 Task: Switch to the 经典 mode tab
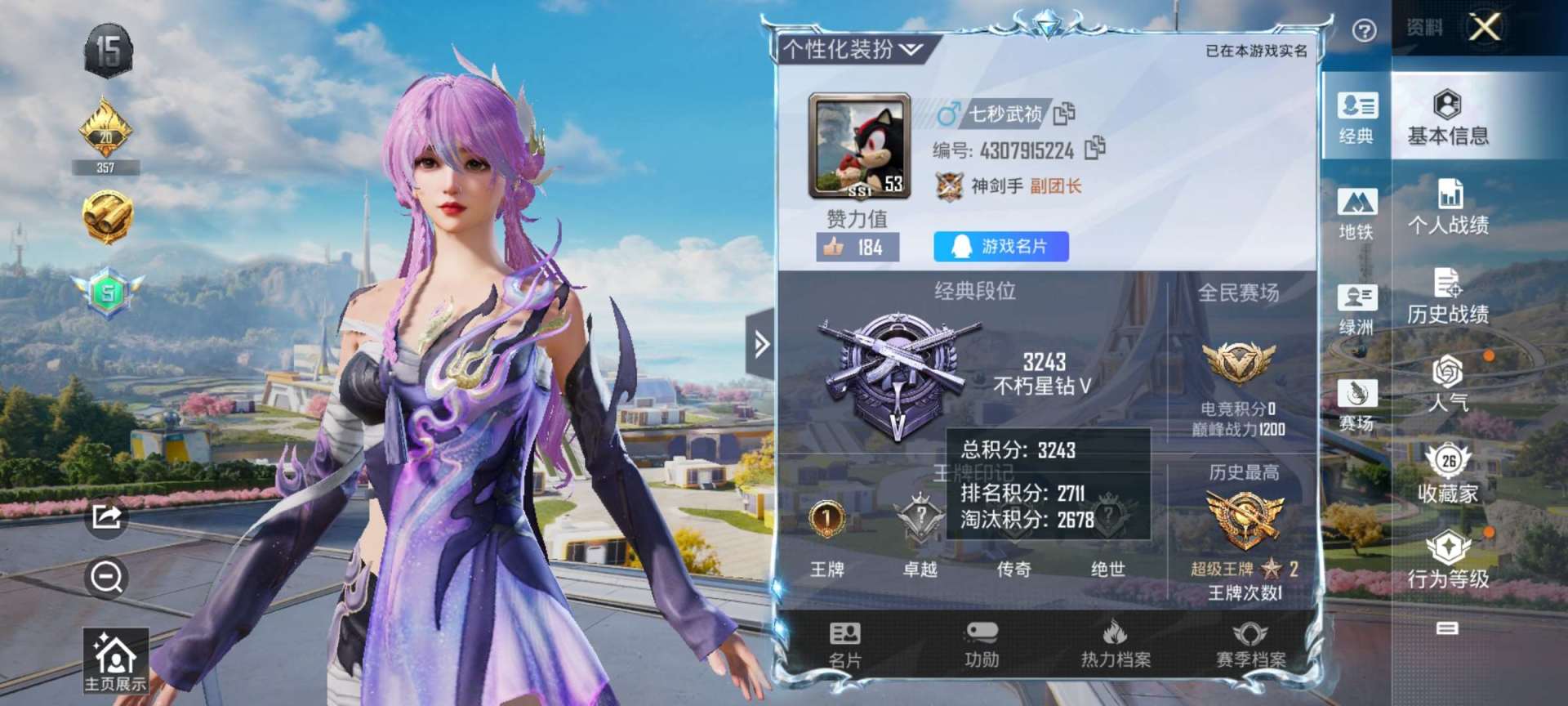pyautogui.click(x=1356, y=117)
